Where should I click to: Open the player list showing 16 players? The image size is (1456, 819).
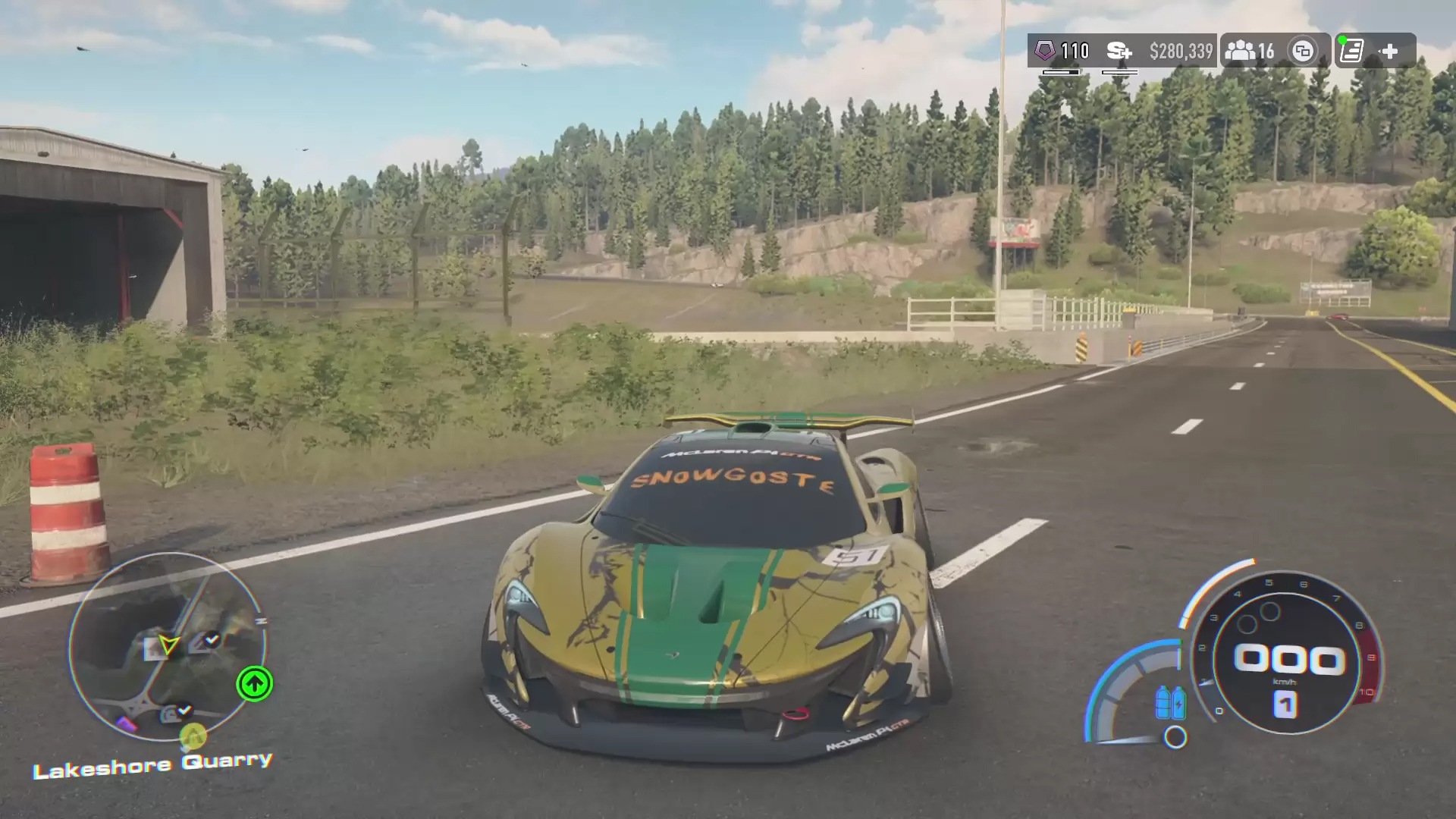[x=1250, y=51]
